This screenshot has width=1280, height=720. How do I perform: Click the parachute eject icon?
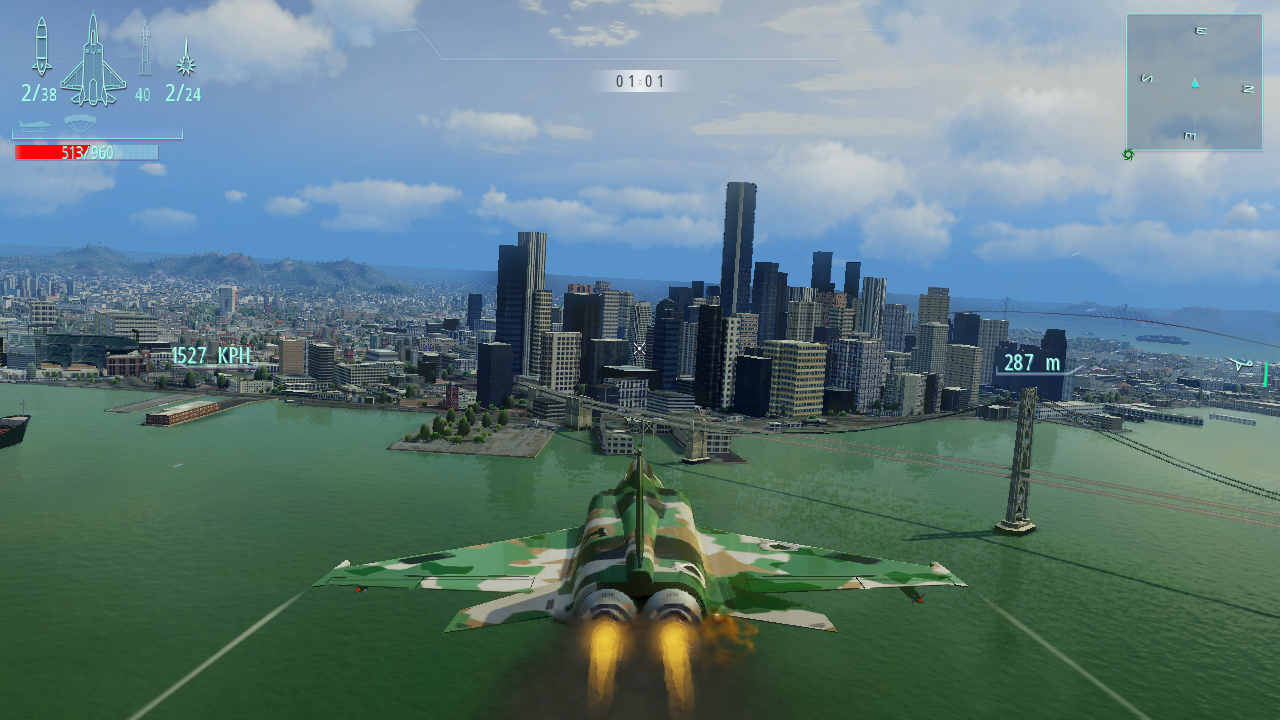(x=81, y=122)
